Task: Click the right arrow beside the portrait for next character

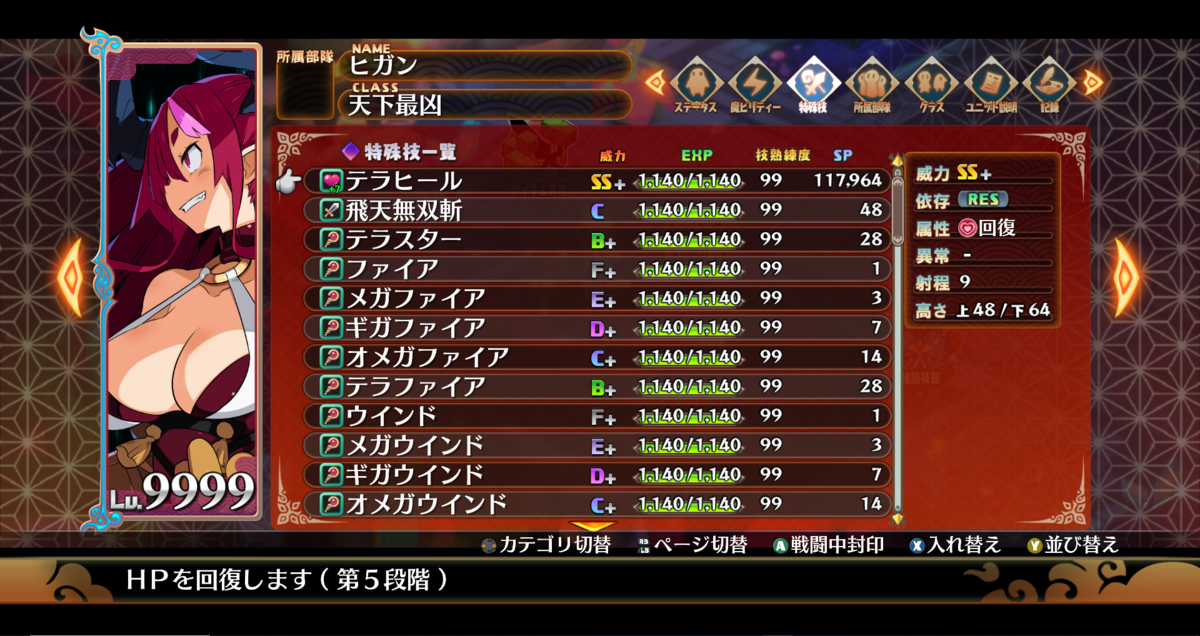Action: tap(1127, 277)
